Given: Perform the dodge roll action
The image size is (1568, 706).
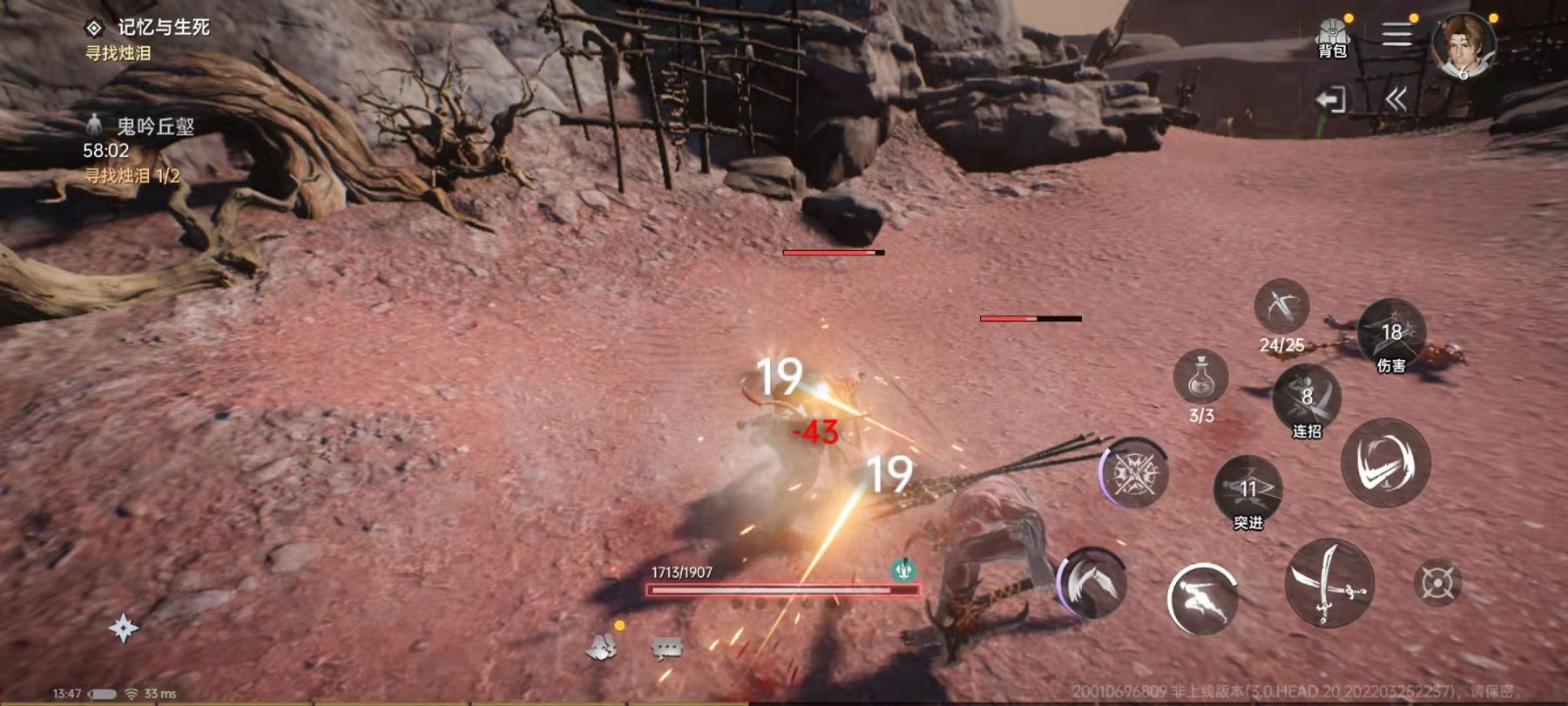Looking at the screenshot, I should pyautogui.click(x=1202, y=598).
